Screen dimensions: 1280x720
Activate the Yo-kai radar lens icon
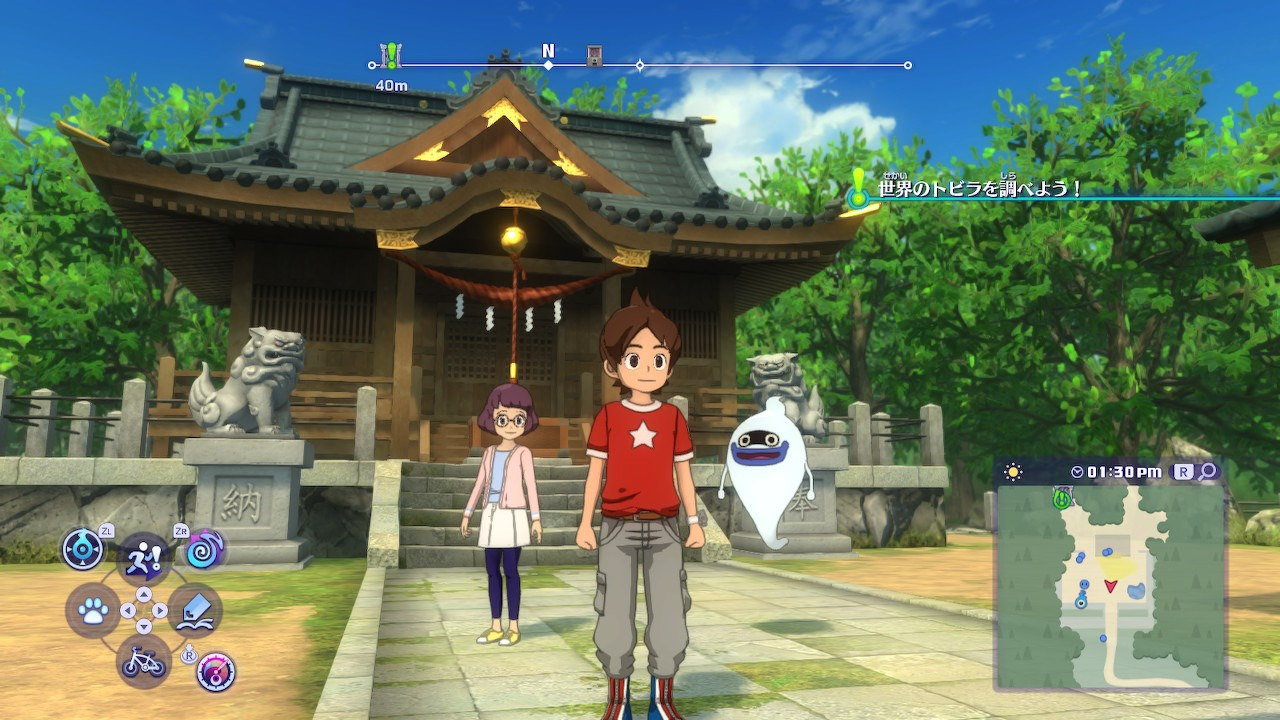pyautogui.click(x=82, y=549)
